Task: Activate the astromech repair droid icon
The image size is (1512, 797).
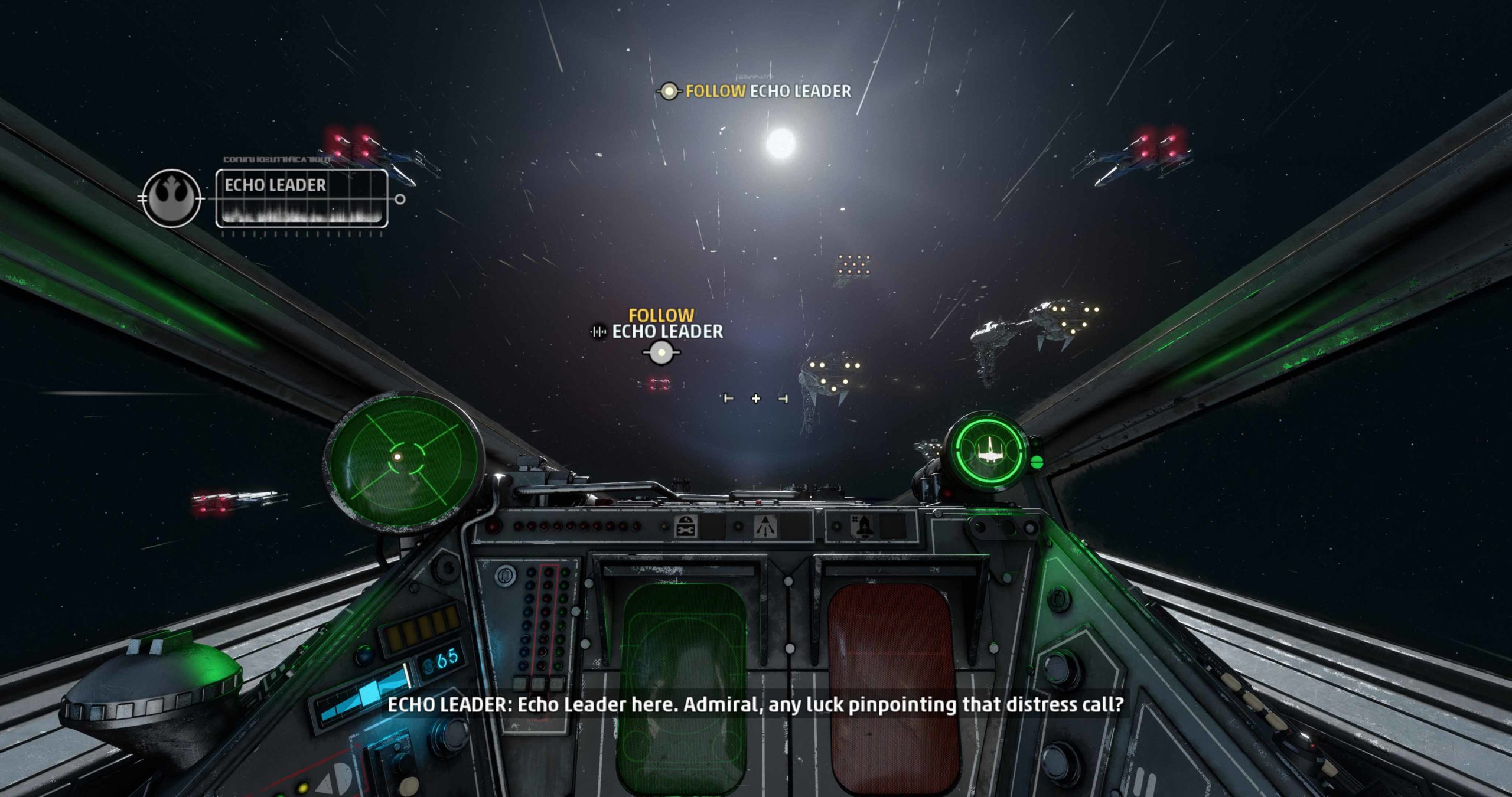Action: [686, 526]
